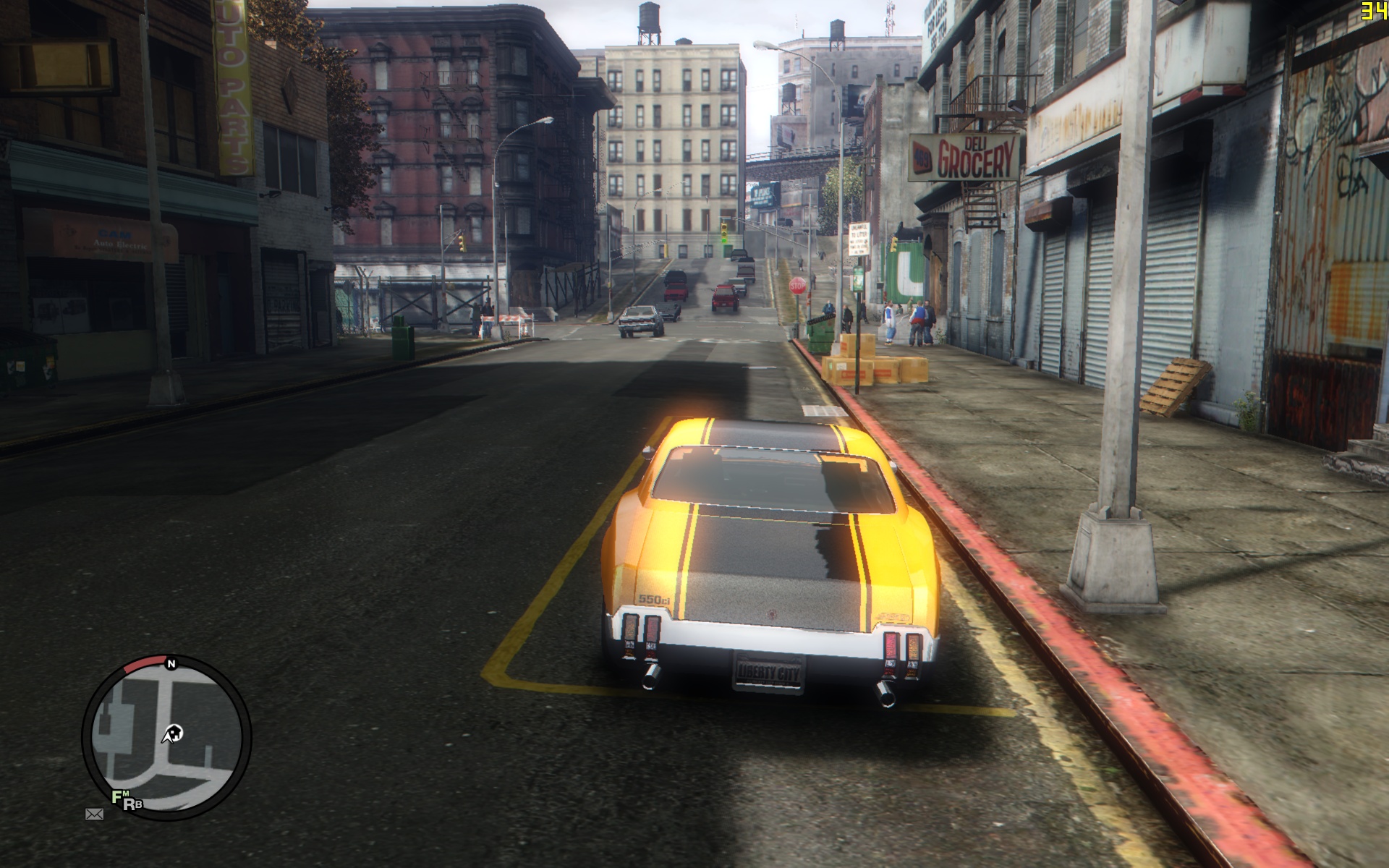Image resolution: width=1389 pixels, height=868 pixels.
Task: Select the white R blip on the radar
Action: click(128, 804)
